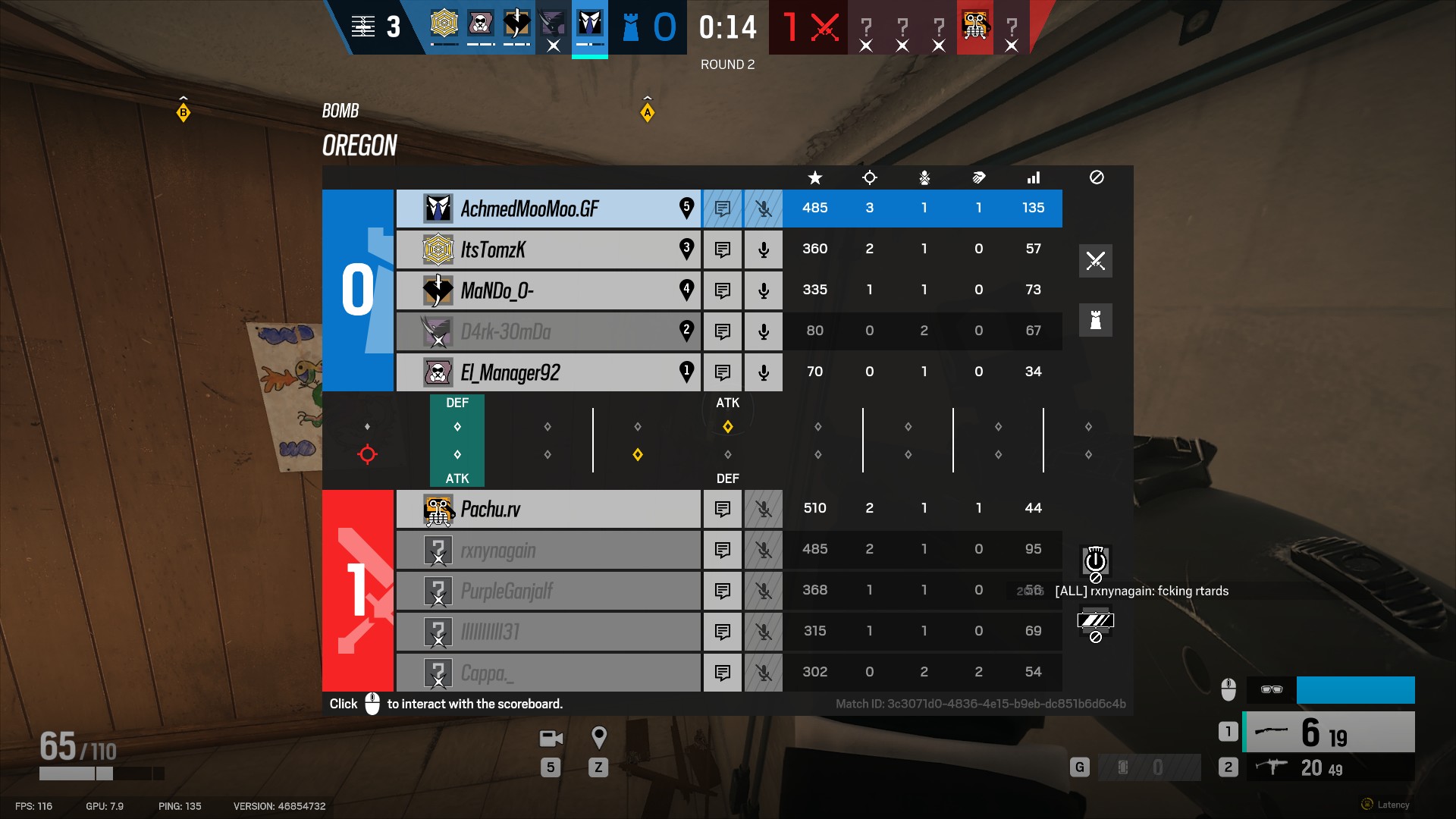Click the Latency icon at bottom right
Image resolution: width=1456 pixels, height=819 pixels.
tap(1367, 803)
